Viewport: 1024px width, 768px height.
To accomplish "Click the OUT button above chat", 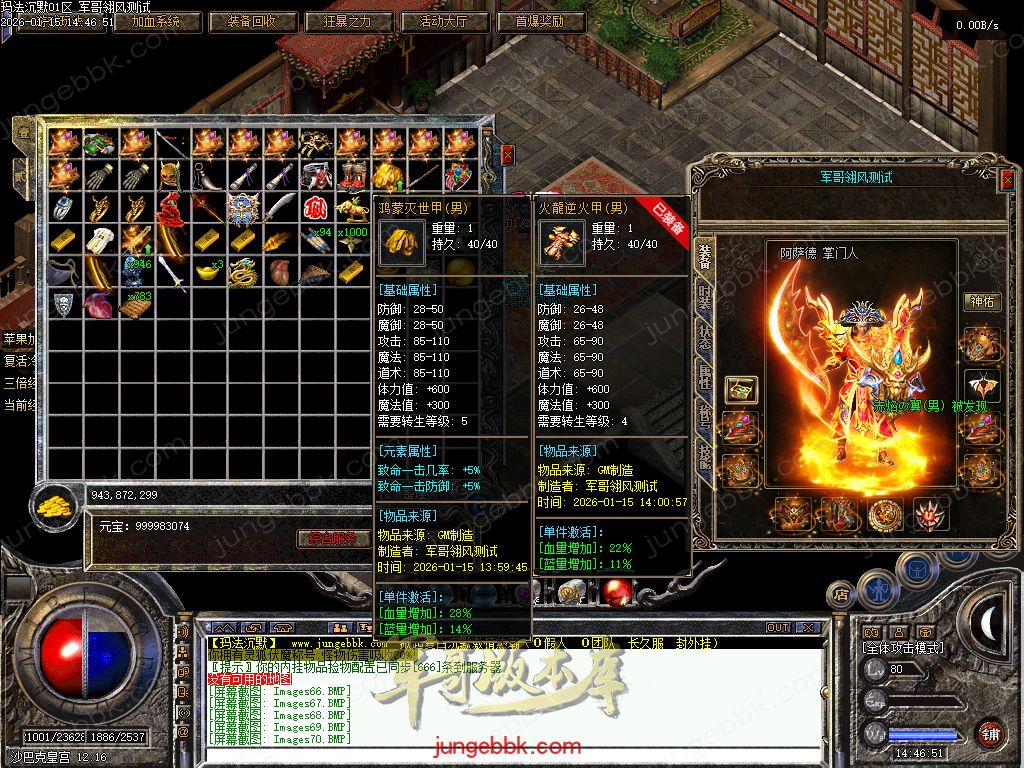I will click(778, 628).
